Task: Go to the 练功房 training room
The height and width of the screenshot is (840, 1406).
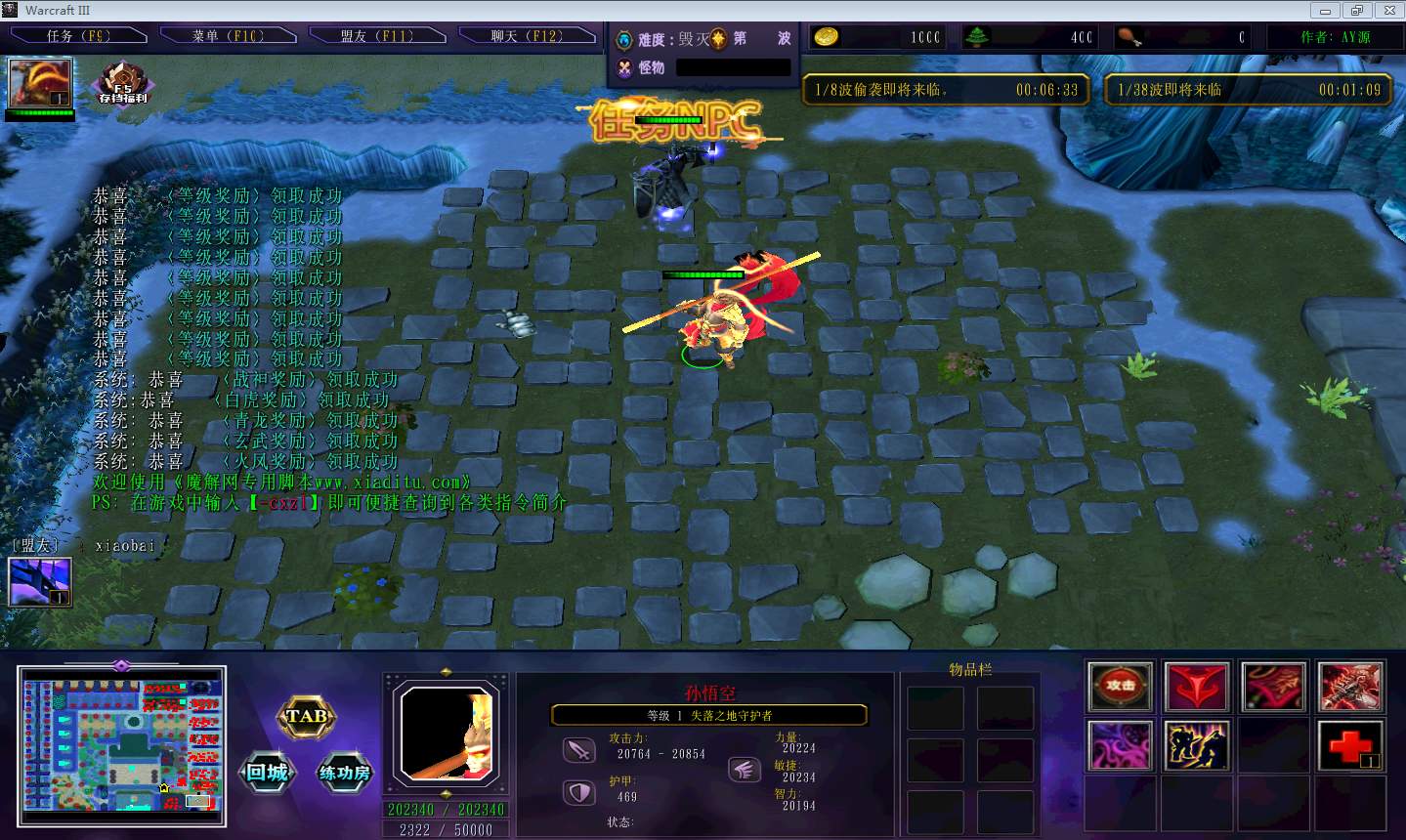Action: [x=345, y=773]
